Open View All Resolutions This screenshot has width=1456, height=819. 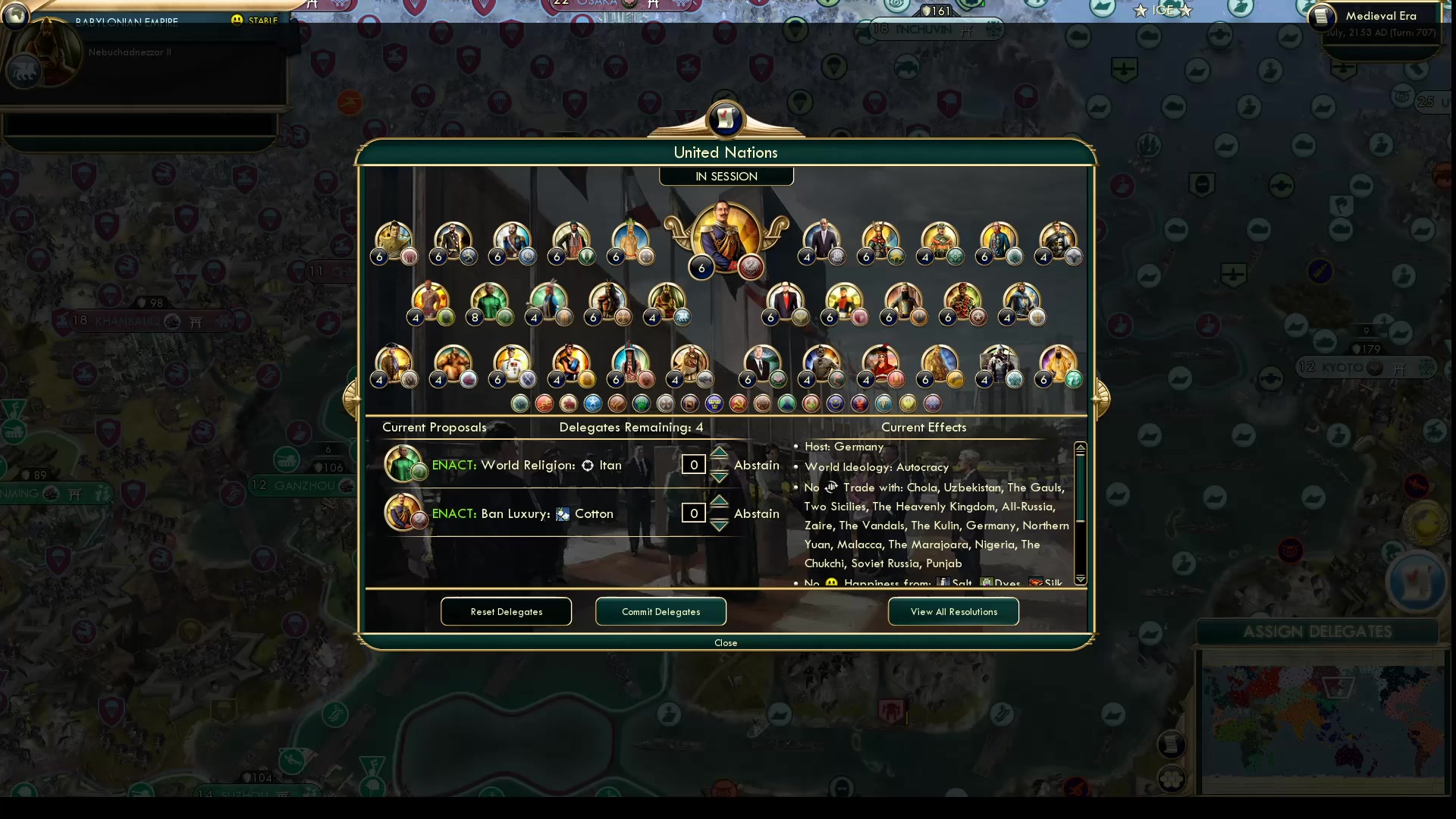pos(953,611)
